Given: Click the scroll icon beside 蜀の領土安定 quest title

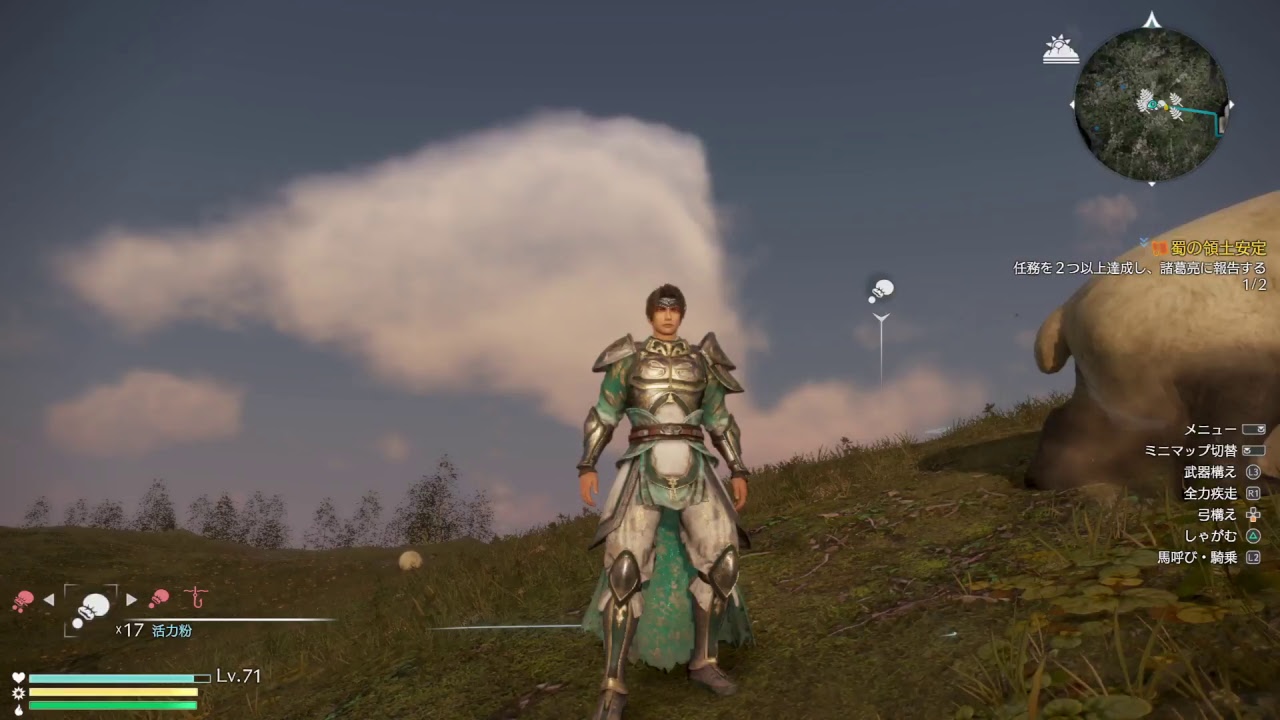Looking at the screenshot, I should pos(1160,248).
